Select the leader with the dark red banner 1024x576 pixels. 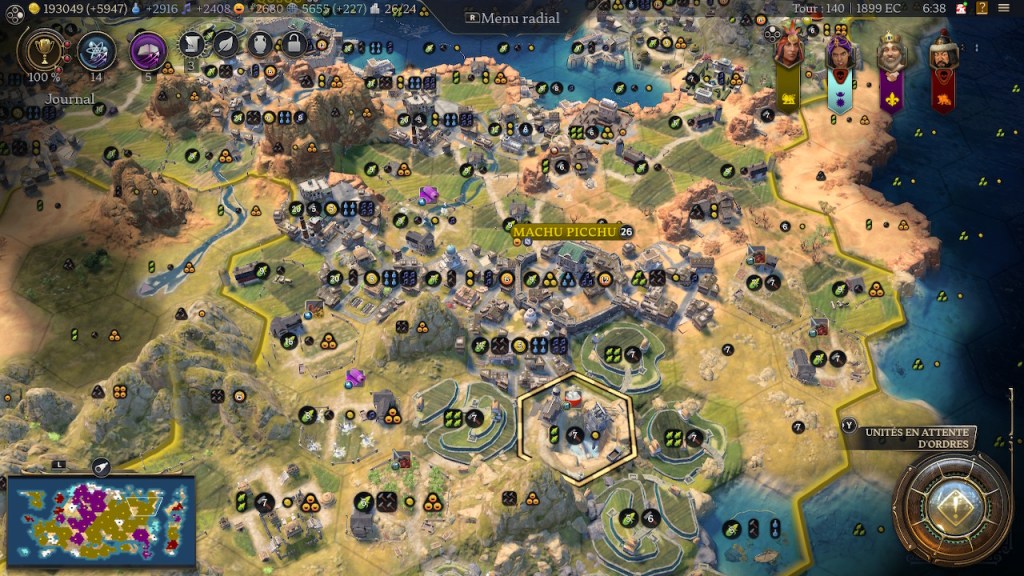[942, 62]
